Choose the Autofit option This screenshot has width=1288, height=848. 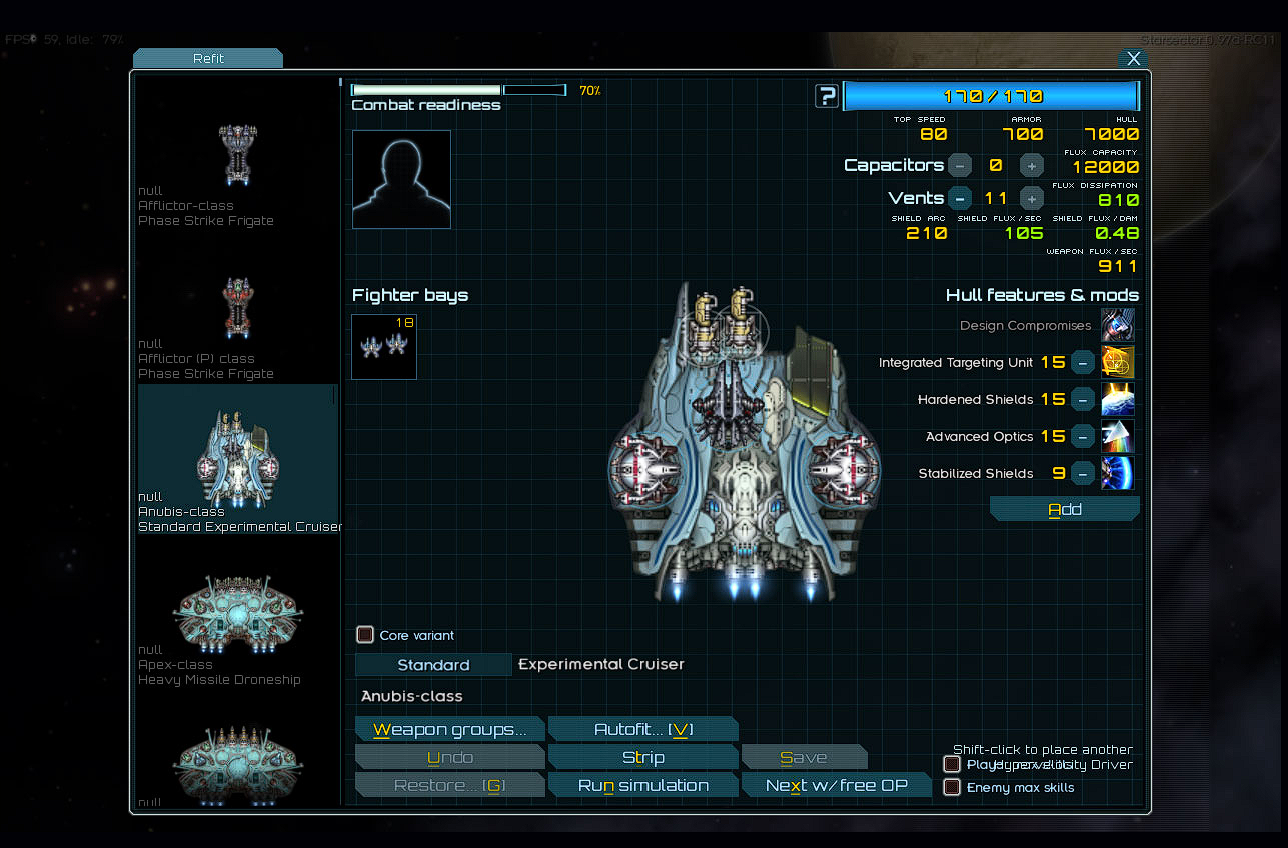point(642,729)
